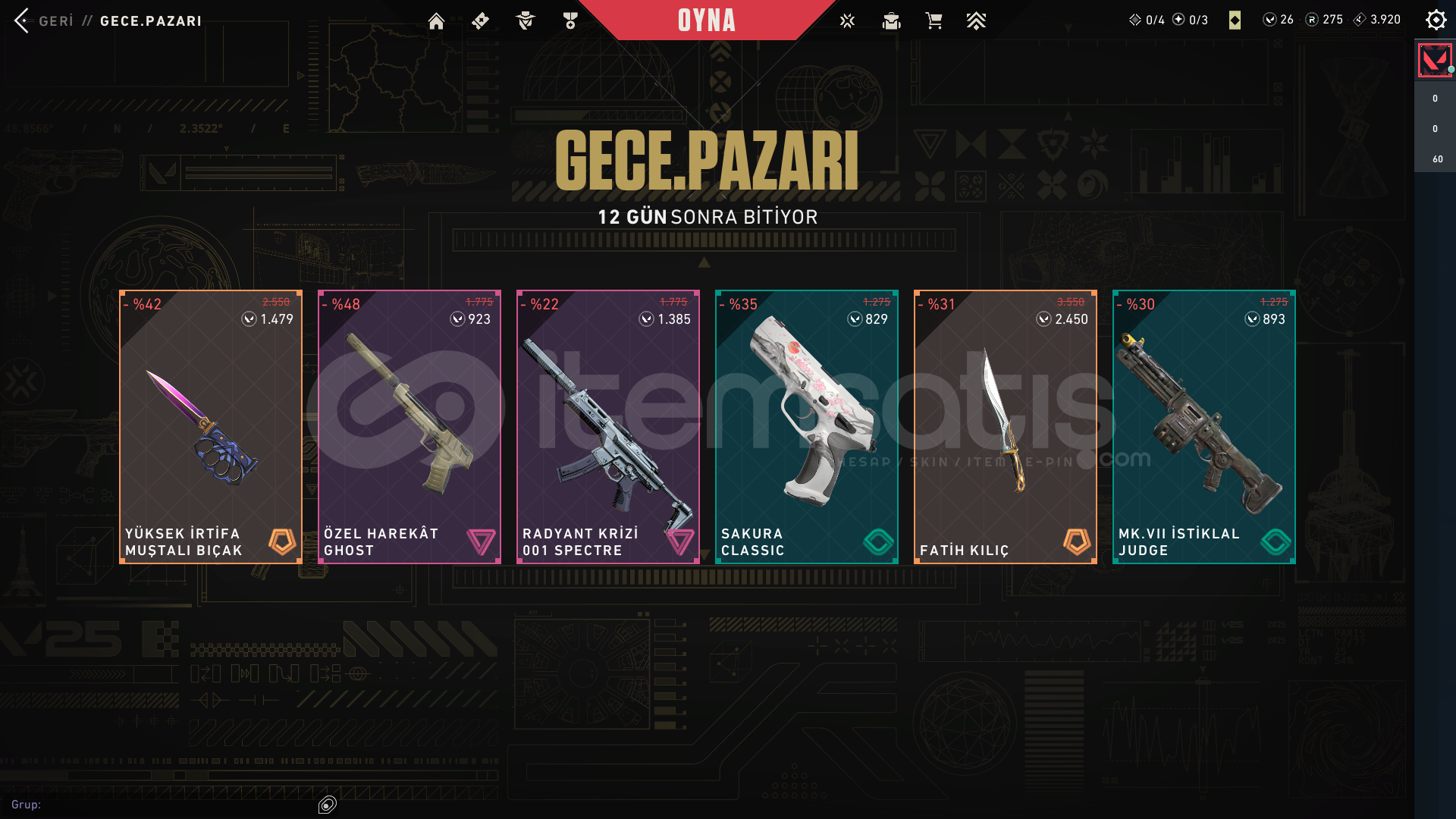Open the settings gear

(x=1436, y=20)
